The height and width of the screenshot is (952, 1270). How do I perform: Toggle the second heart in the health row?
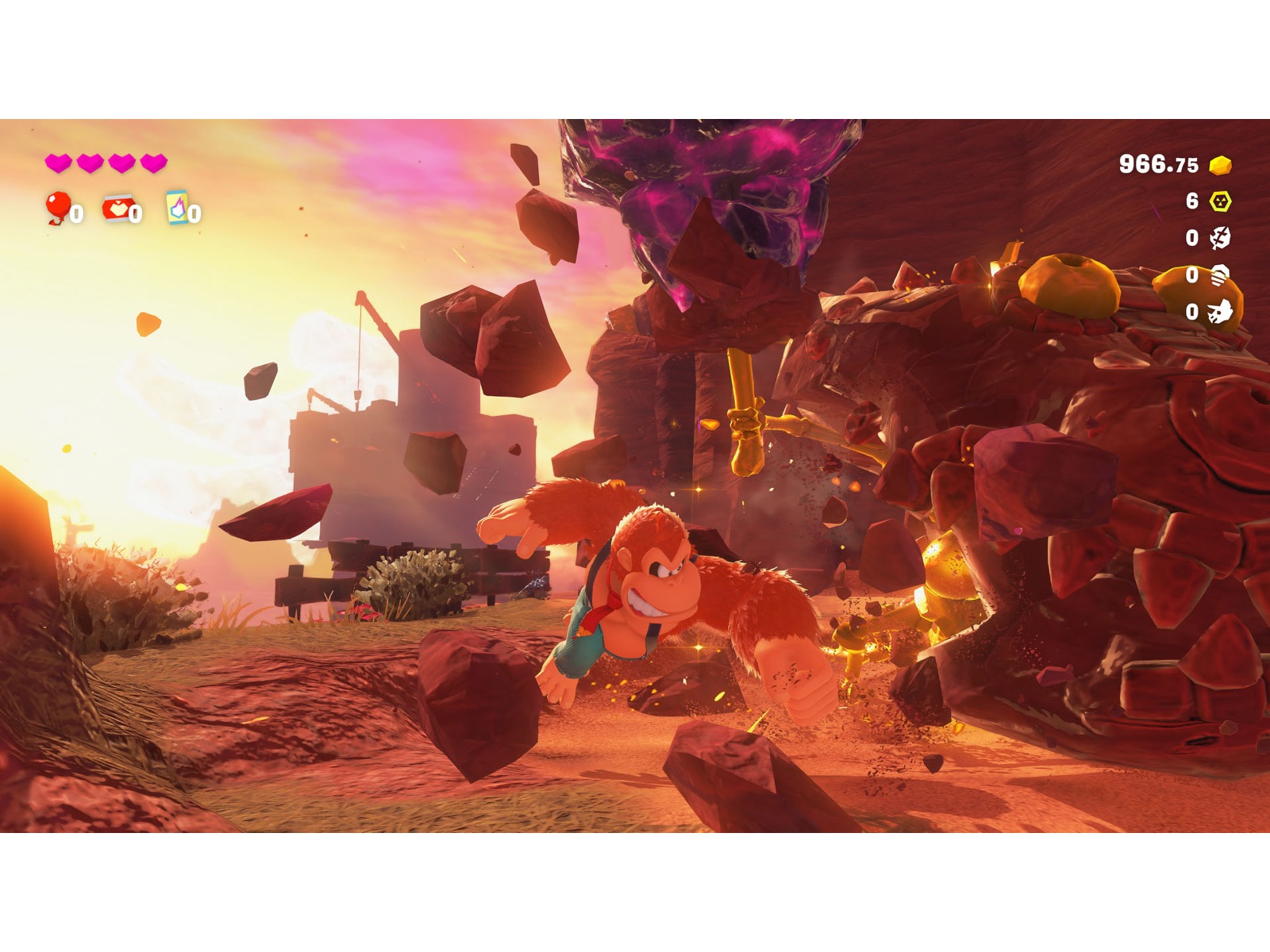[x=90, y=163]
